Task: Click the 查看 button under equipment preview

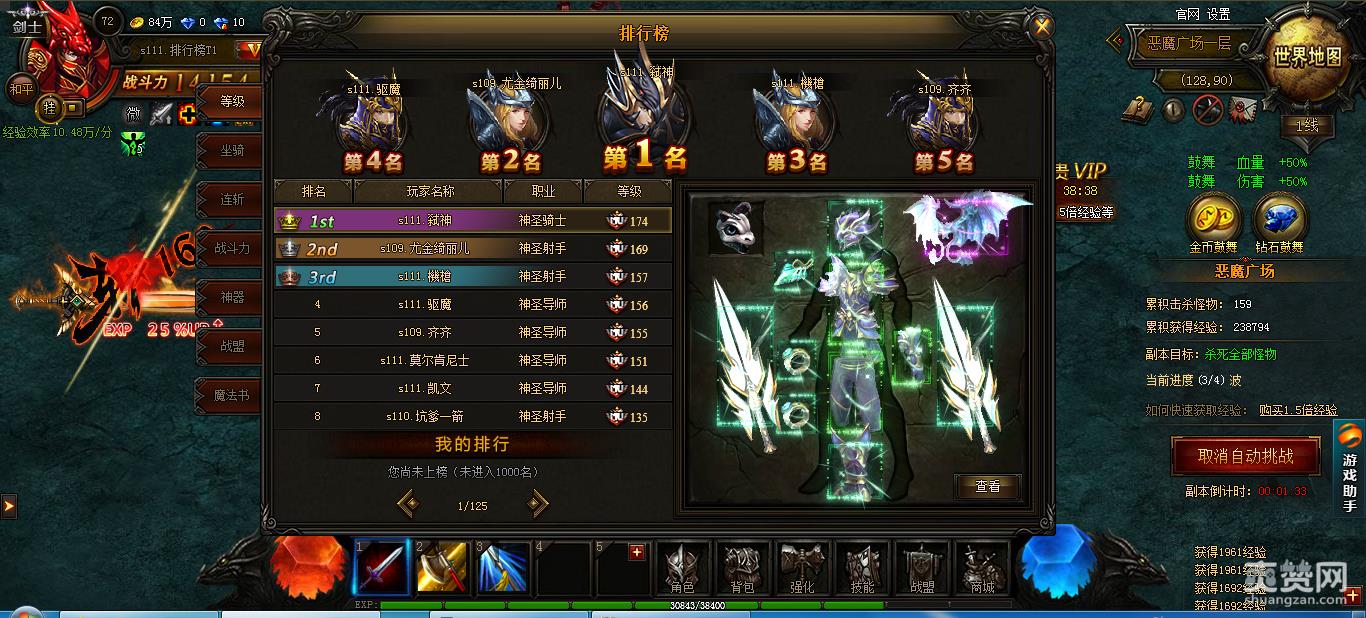Action: point(987,486)
